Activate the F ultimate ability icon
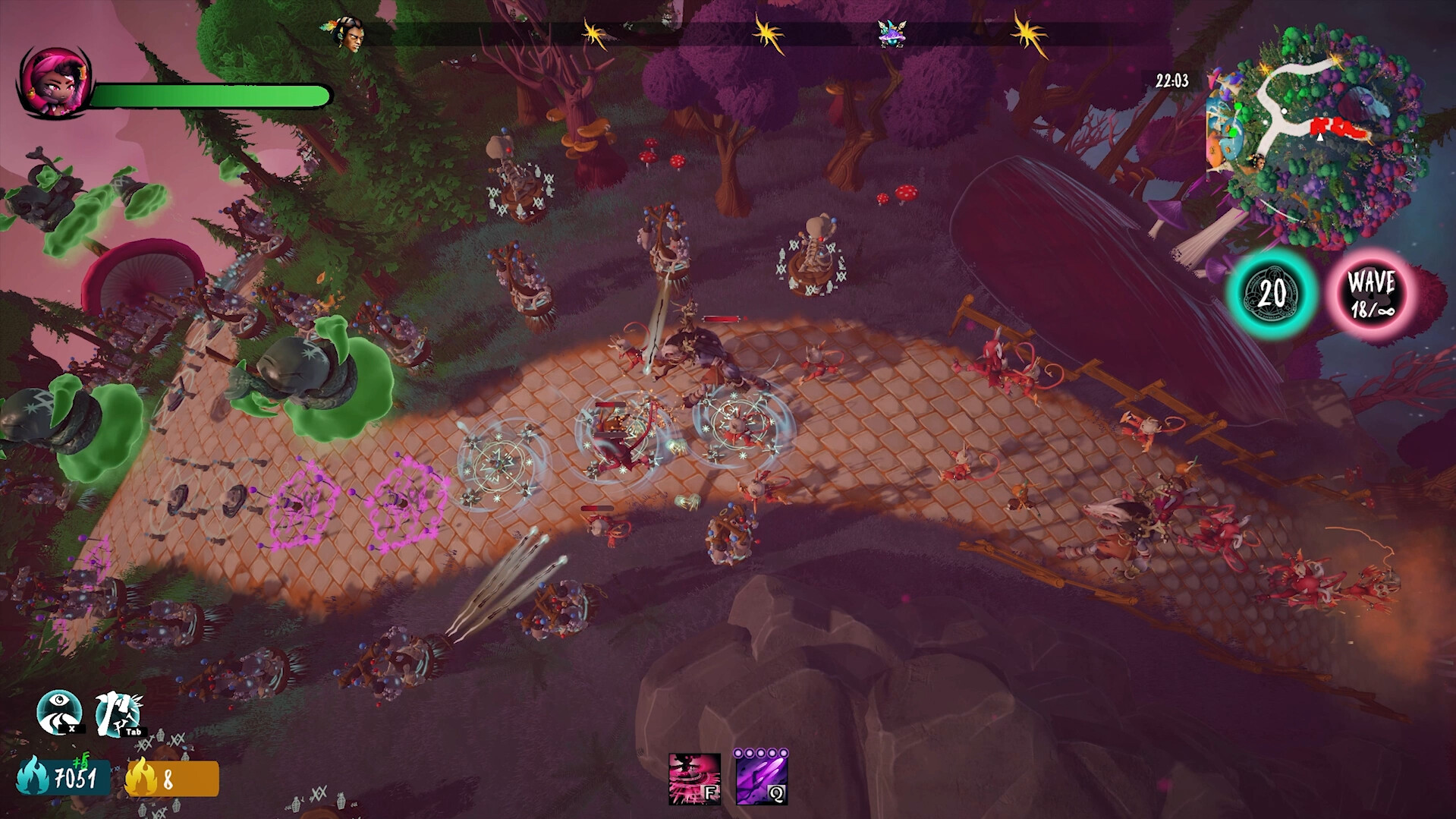The image size is (1456, 819). pyautogui.click(x=694, y=780)
